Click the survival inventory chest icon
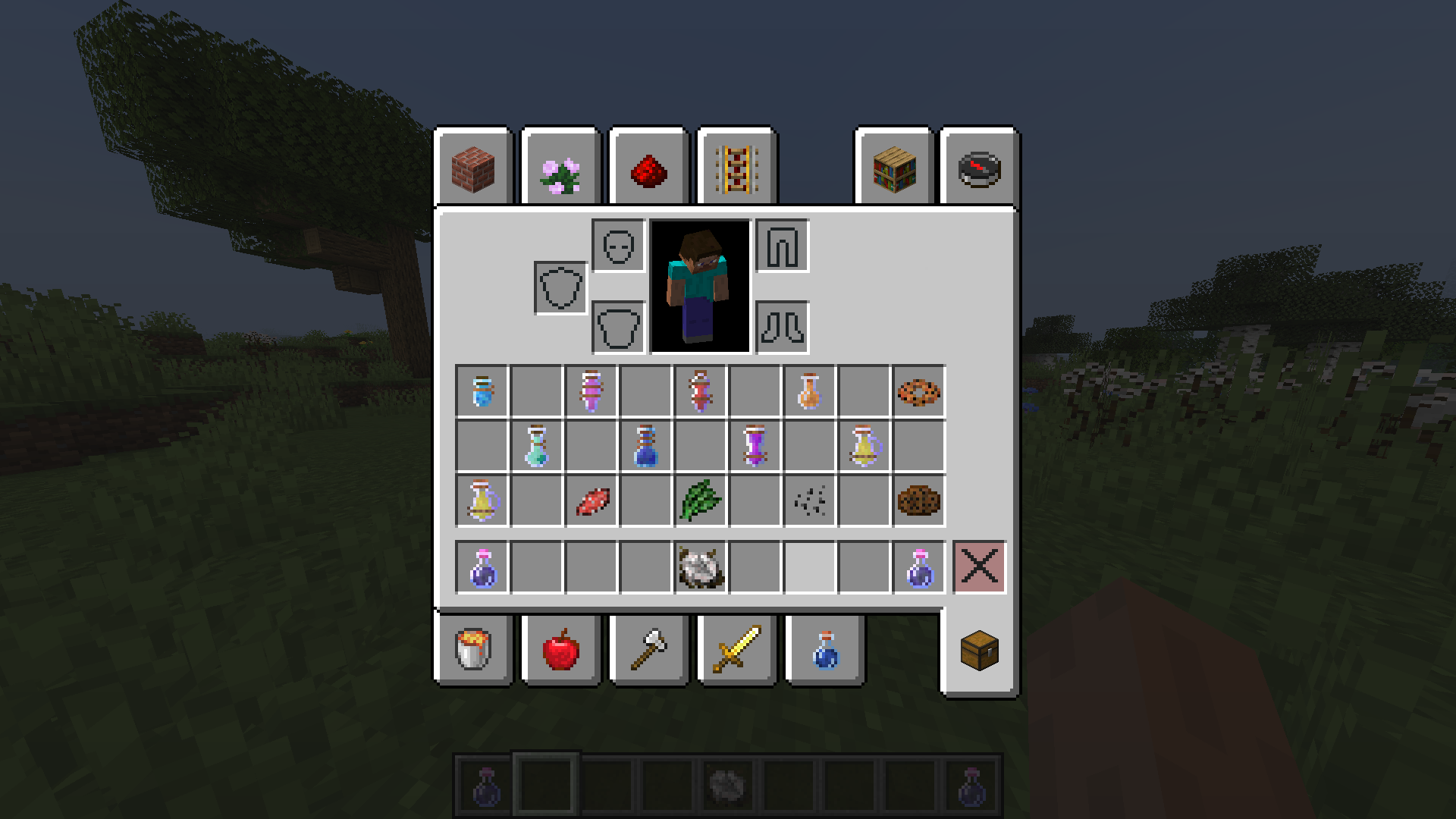1456x819 pixels. (x=978, y=651)
